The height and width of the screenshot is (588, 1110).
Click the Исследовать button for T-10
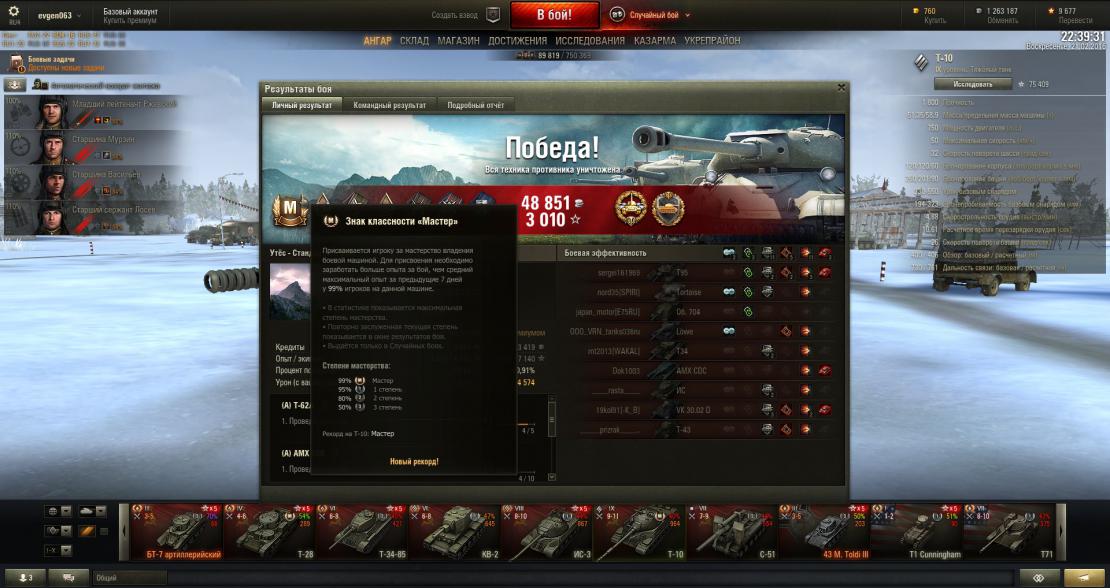pyautogui.click(x=966, y=84)
